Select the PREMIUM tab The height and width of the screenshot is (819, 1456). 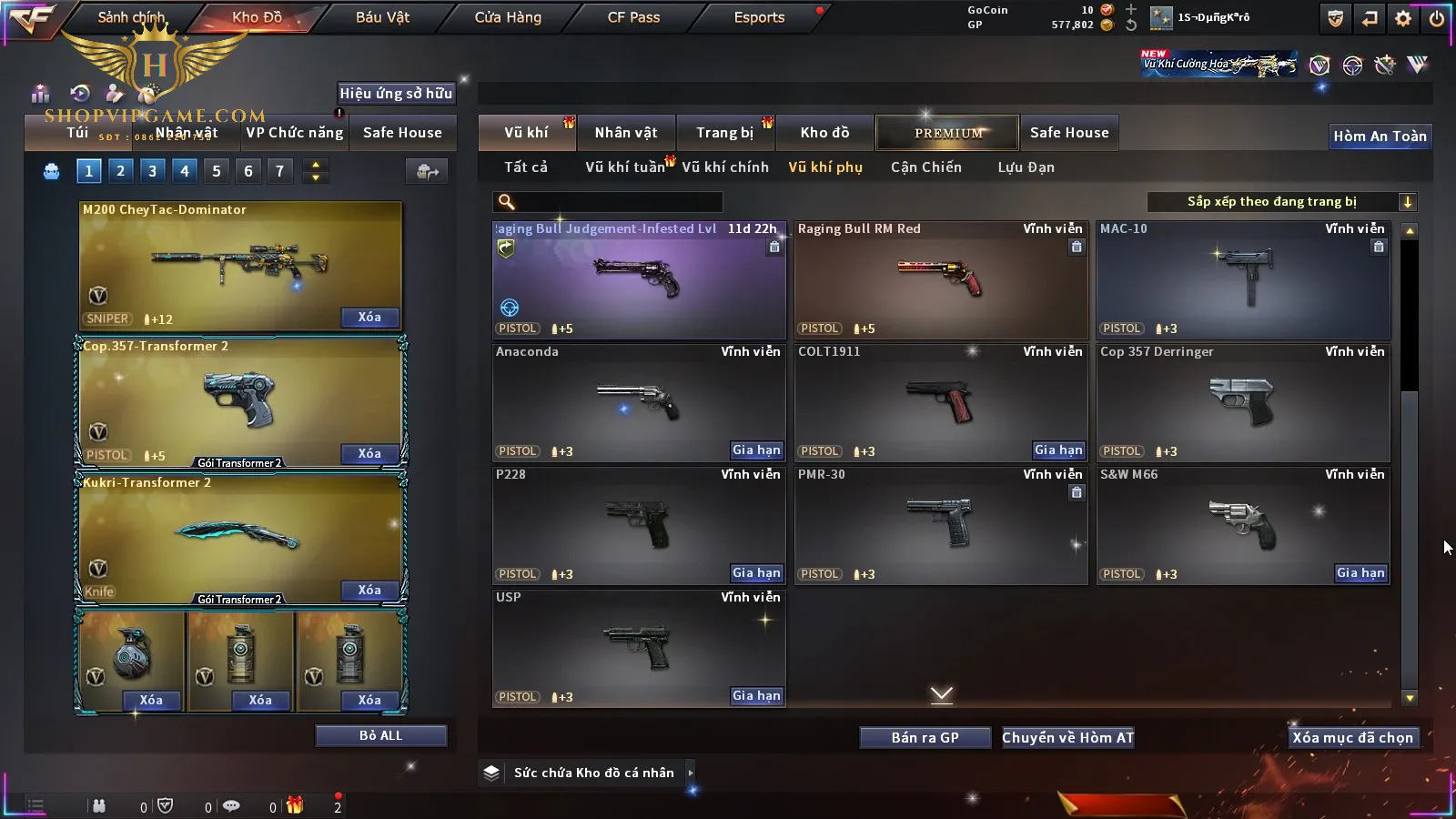[x=948, y=133]
